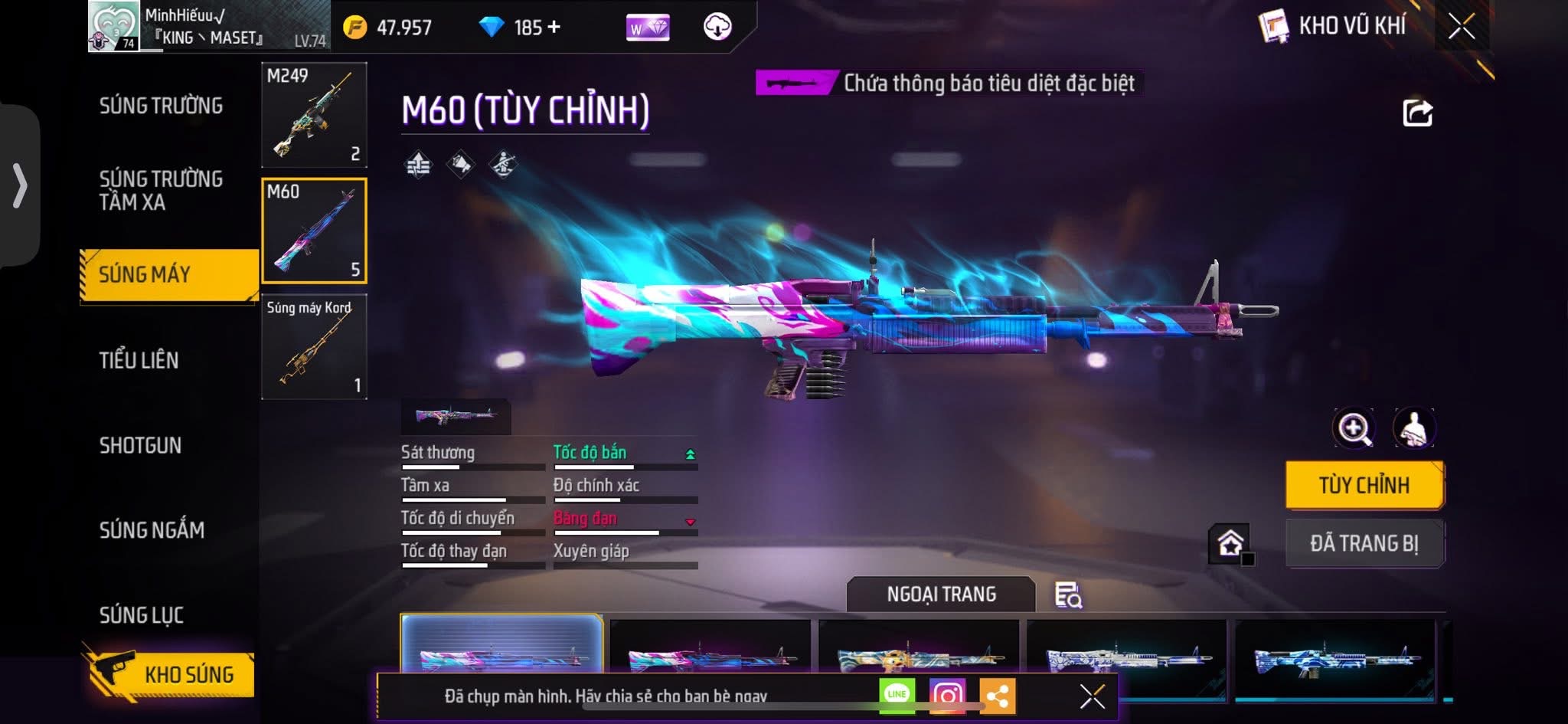Share the weapon using the share arrow
This screenshot has height=724, width=1568.
click(x=1417, y=113)
